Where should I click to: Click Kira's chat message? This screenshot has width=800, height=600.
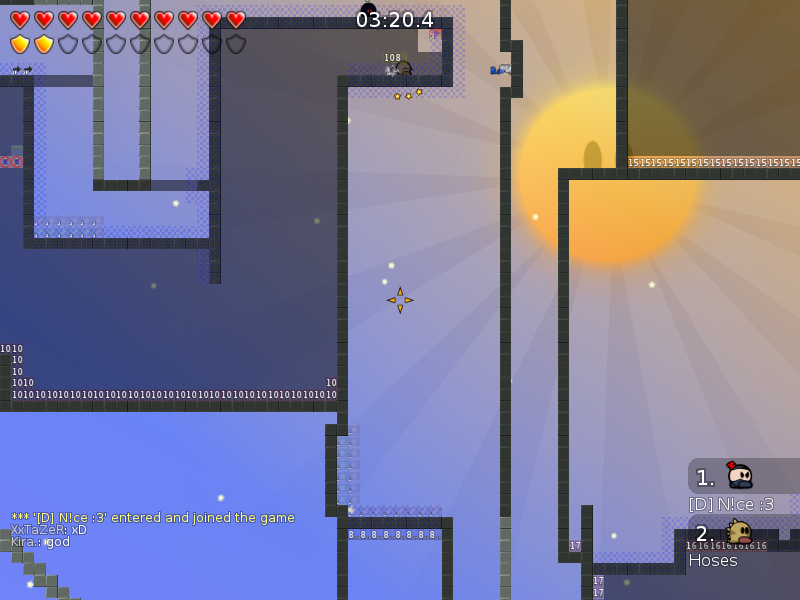click(41, 542)
